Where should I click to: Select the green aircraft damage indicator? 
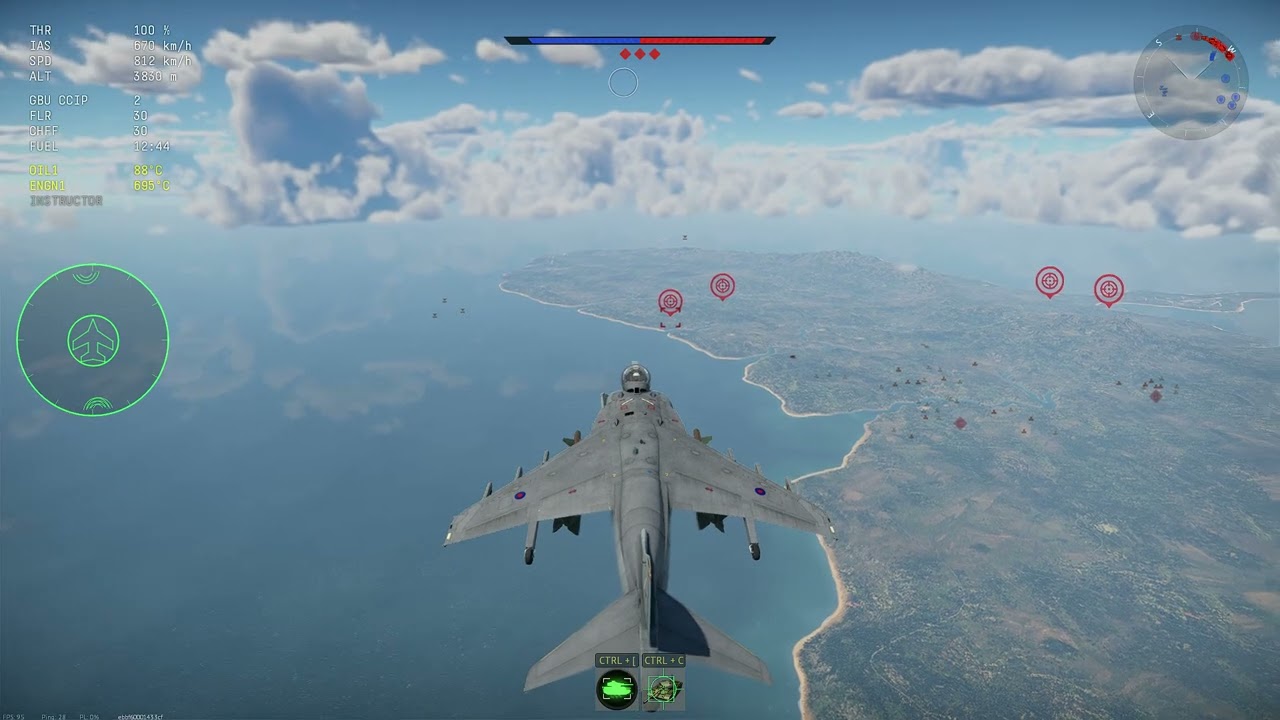click(93, 340)
